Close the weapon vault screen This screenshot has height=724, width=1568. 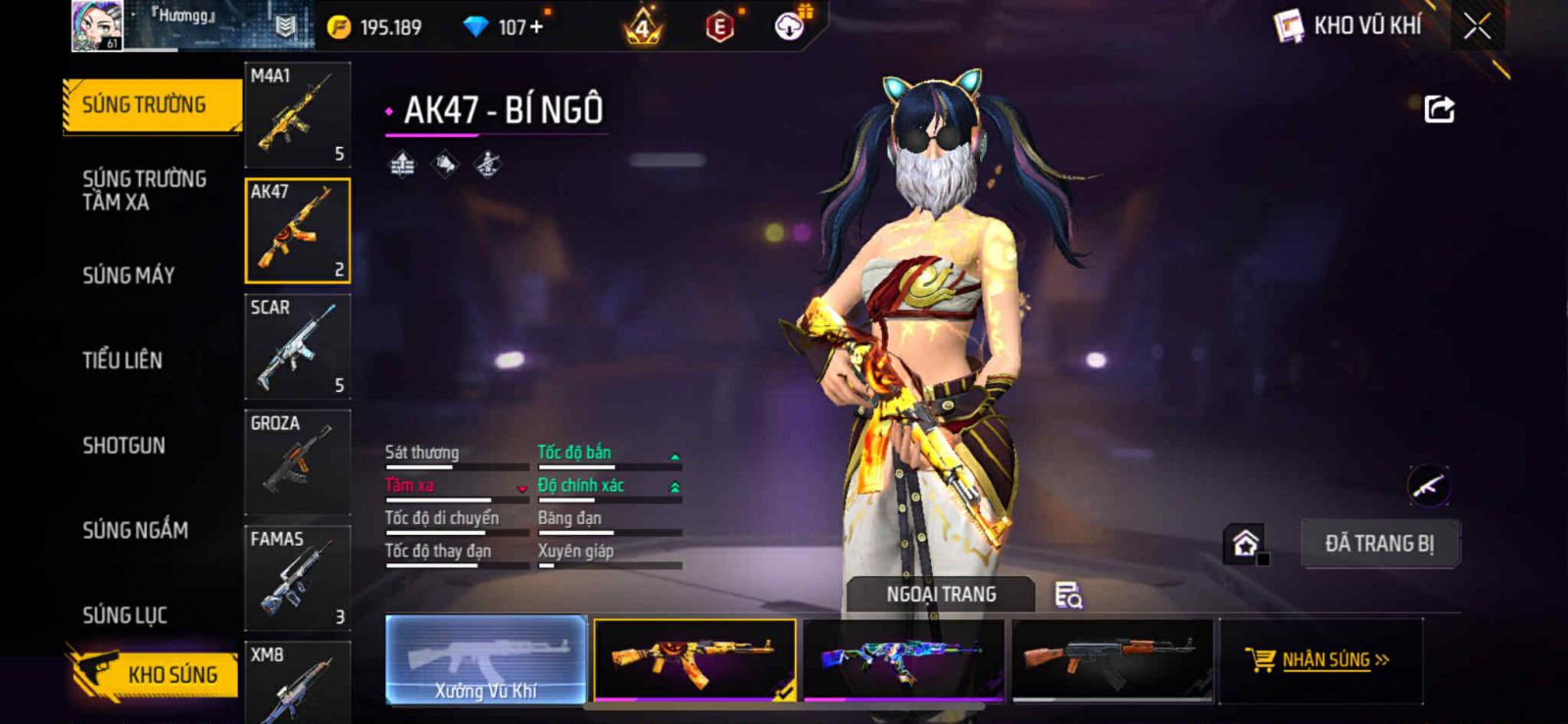click(x=1477, y=26)
